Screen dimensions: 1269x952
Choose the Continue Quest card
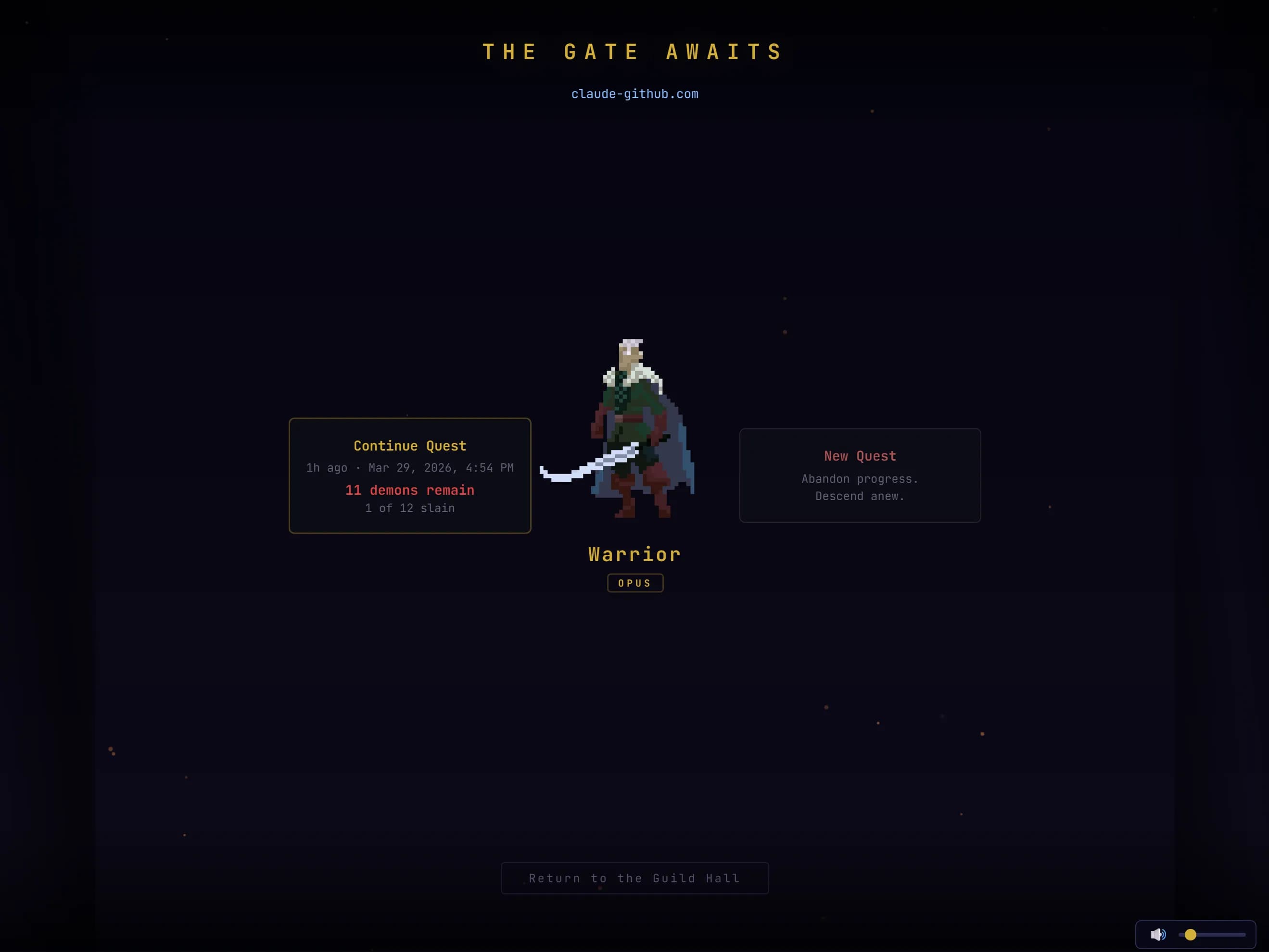(410, 476)
